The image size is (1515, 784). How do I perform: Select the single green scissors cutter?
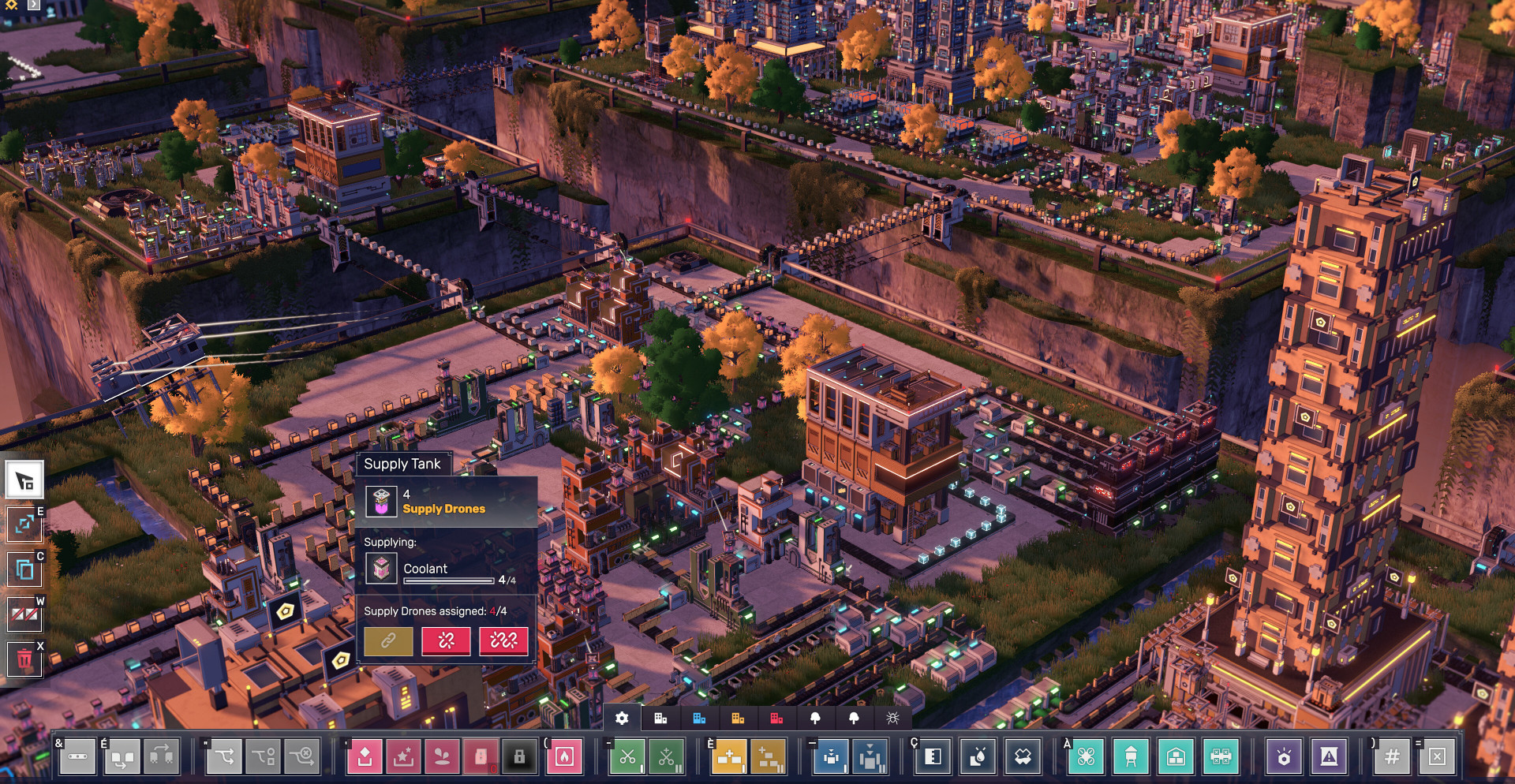pyautogui.click(x=627, y=757)
